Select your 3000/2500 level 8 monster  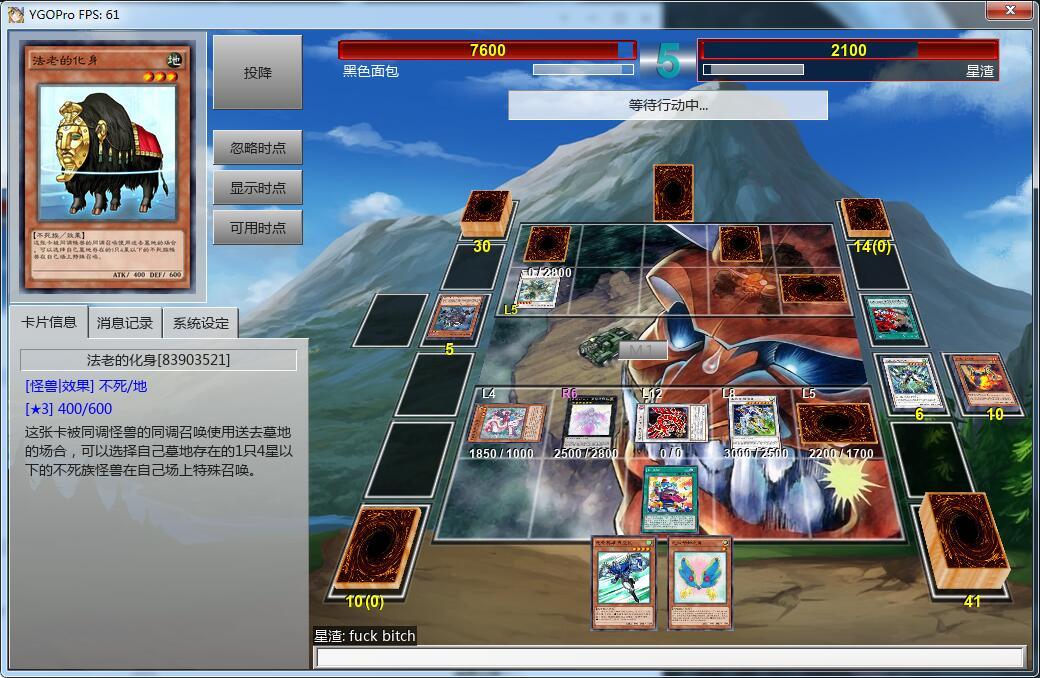[x=754, y=422]
